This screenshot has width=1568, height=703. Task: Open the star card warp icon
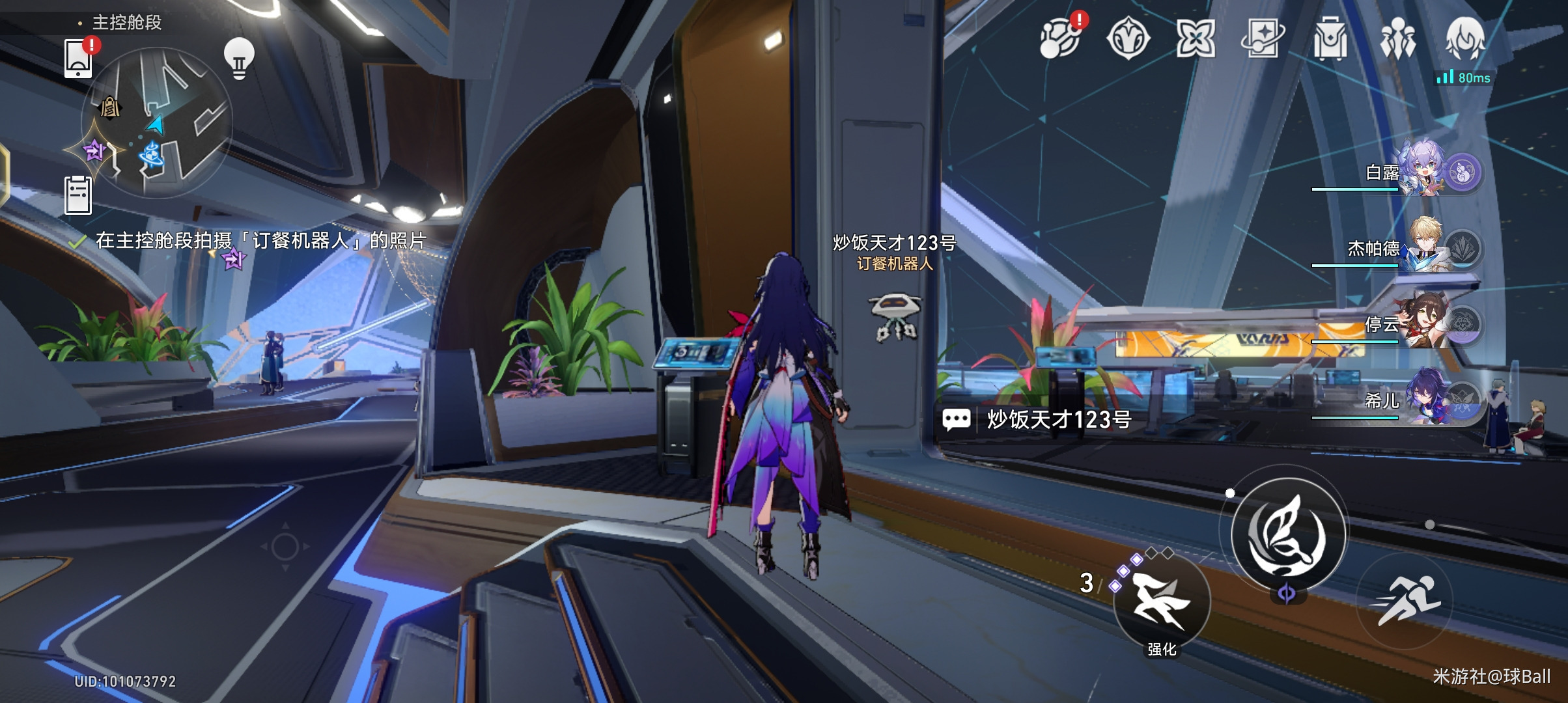[x=1262, y=38]
